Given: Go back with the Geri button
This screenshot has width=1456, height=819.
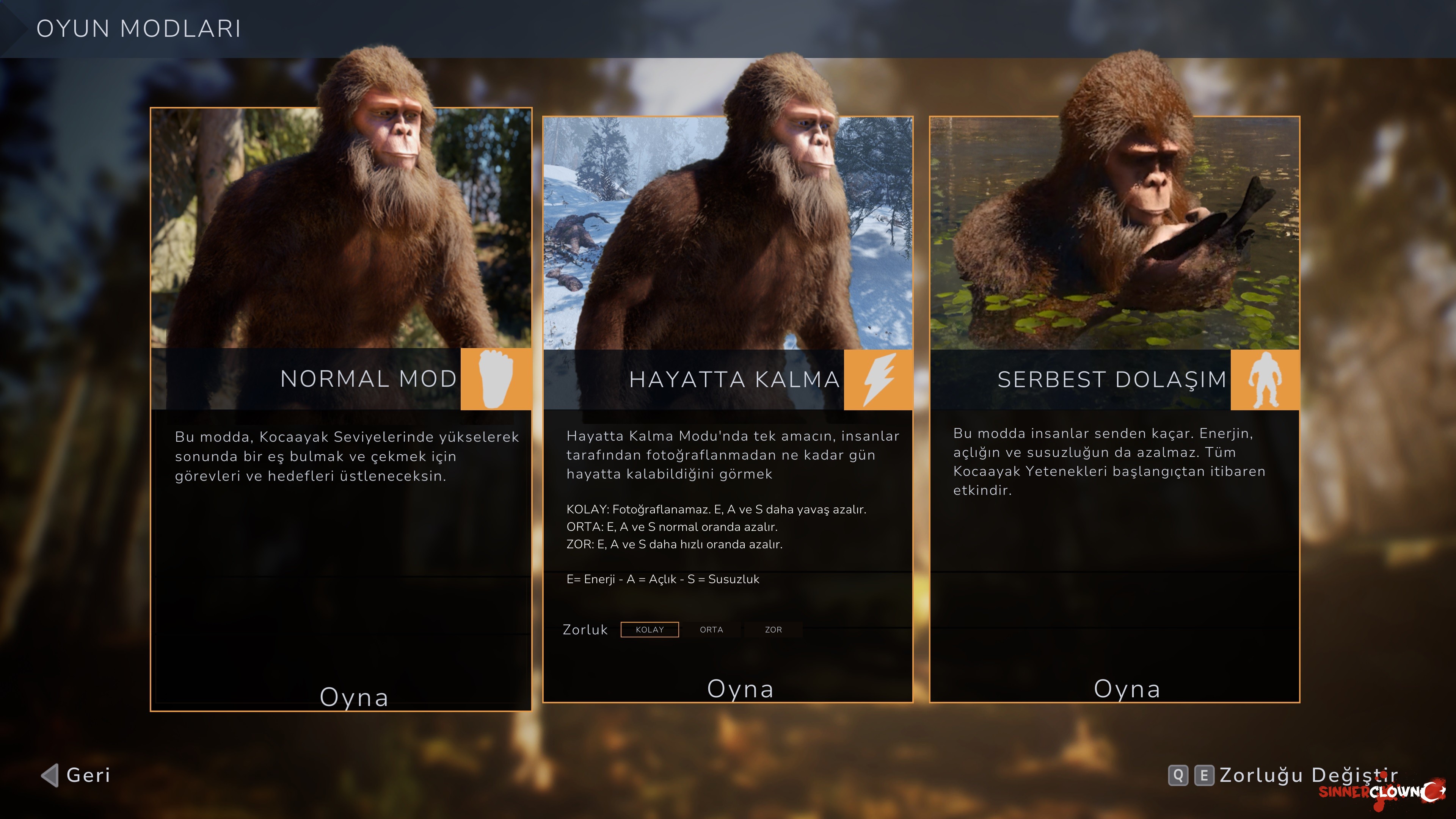Looking at the screenshot, I should click(x=76, y=775).
